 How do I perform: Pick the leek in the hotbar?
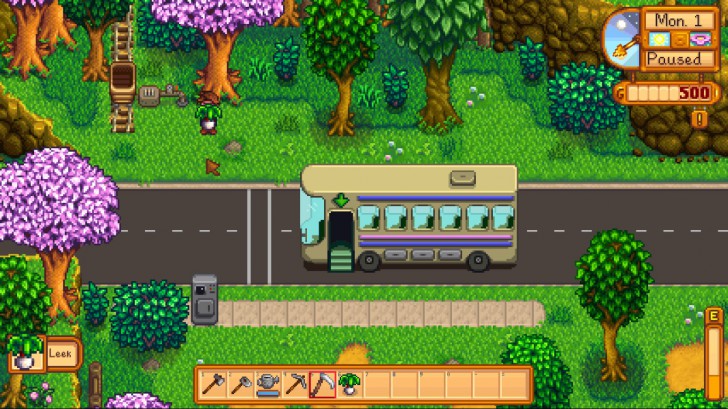(350, 383)
